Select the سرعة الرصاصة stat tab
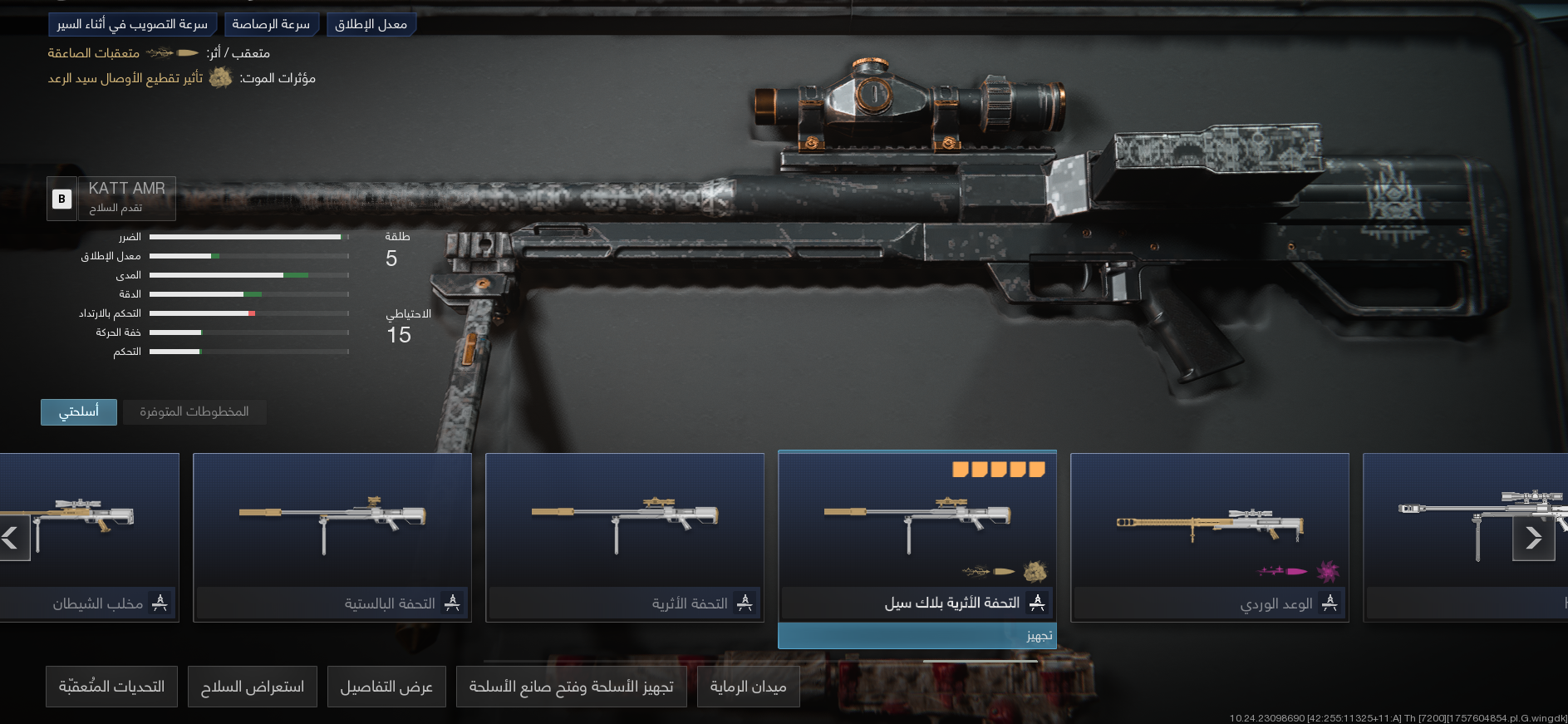 (x=272, y=23)
